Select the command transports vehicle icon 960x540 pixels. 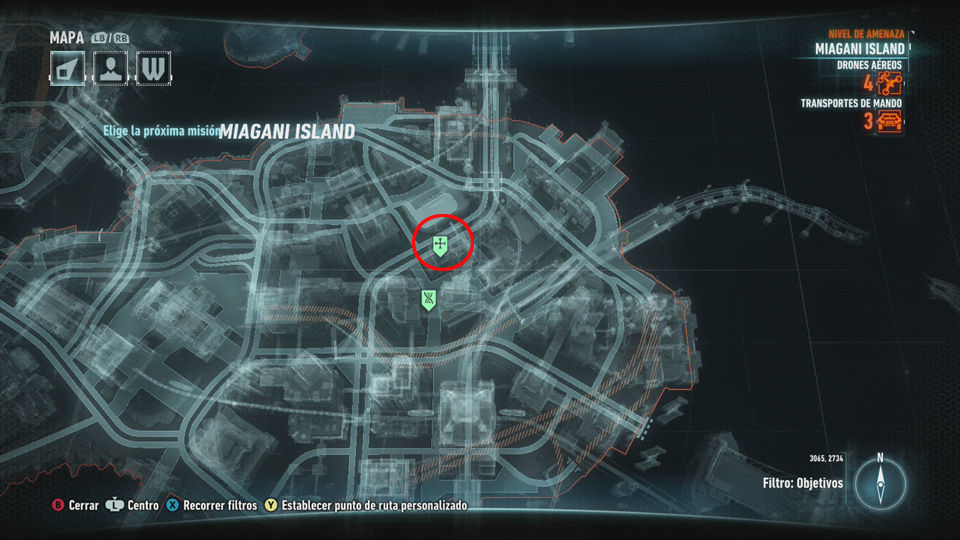click(x=890, y=122)
